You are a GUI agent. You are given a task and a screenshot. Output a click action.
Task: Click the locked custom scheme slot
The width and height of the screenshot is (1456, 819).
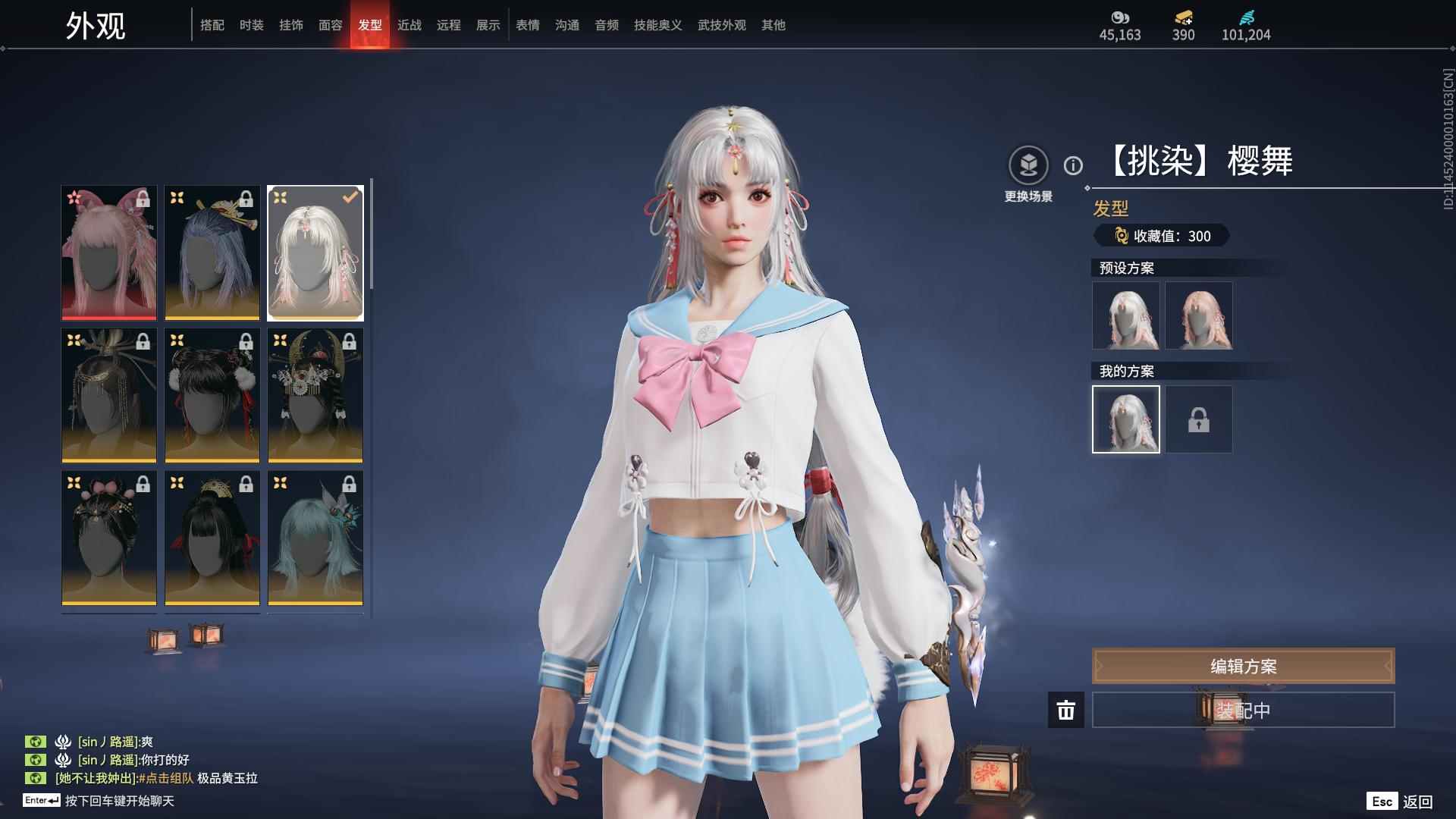coord(1198,419)
